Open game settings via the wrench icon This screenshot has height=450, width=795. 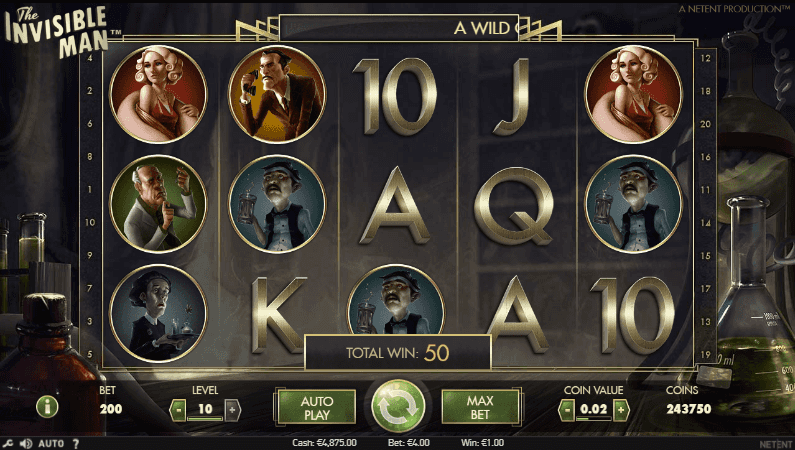[x=8, y=443]
